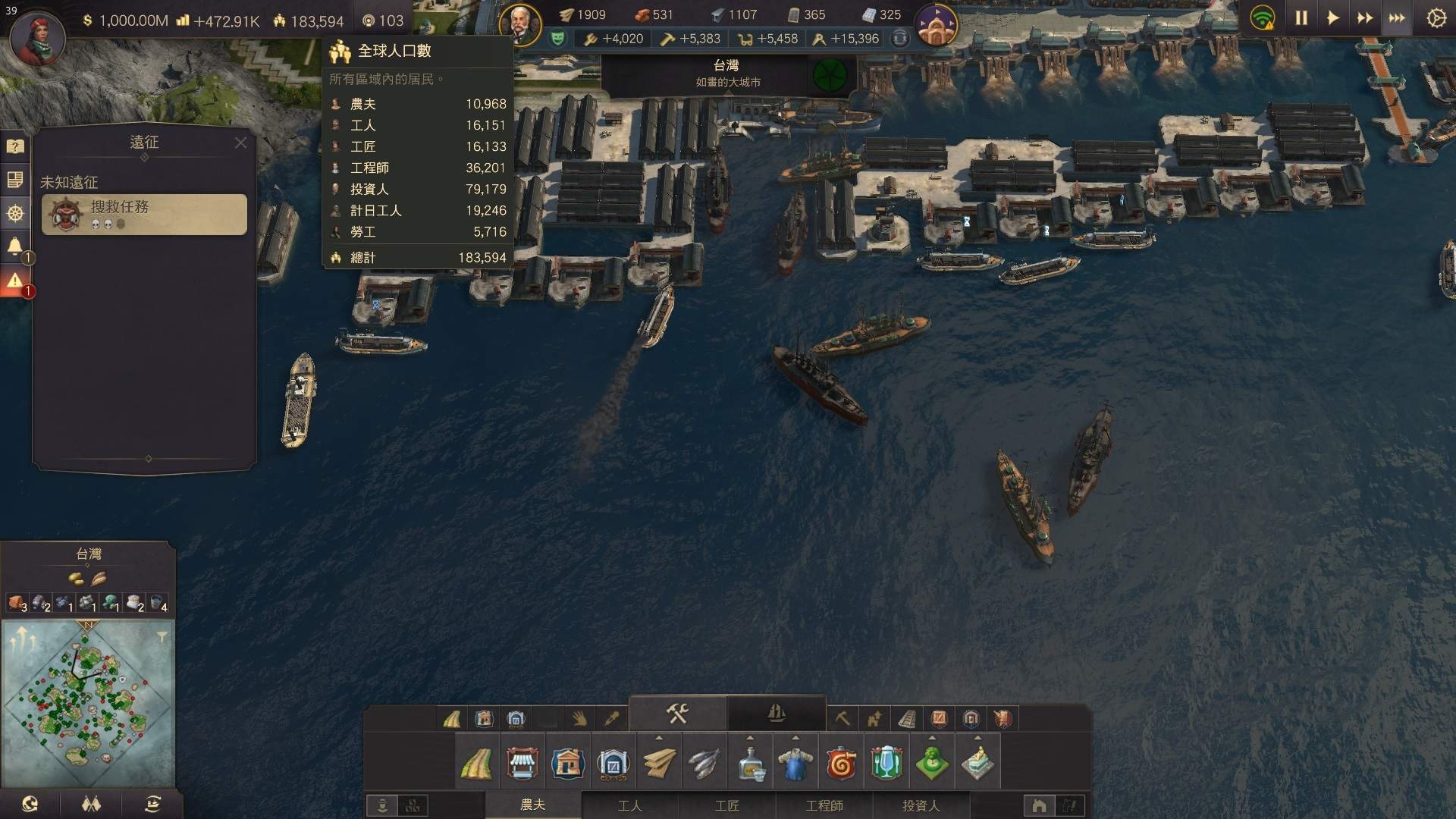Screen dimensions: 1456x819
Task: Set game speed to normal play
Action: tap(1332, 18)
